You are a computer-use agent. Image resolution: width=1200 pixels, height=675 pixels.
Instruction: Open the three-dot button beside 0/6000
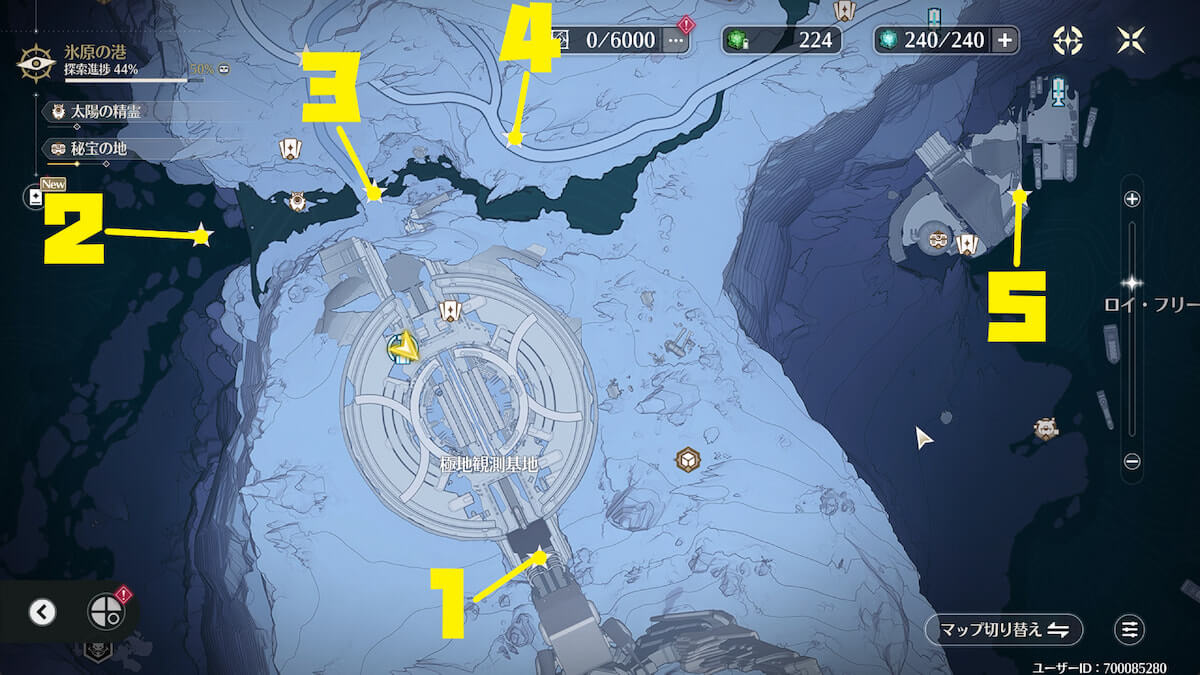pos(675,40)
